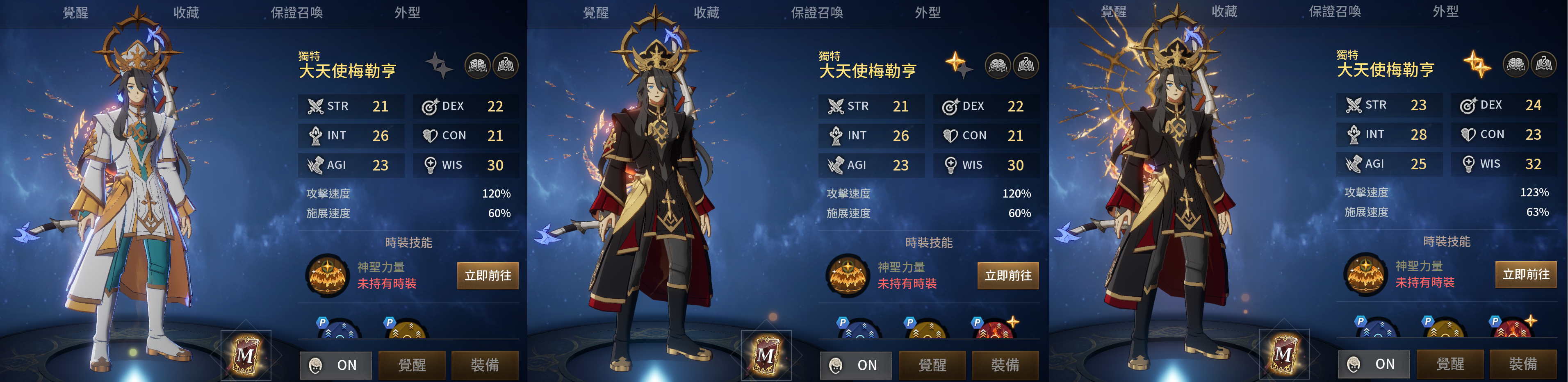
Task: Open 裝備 in the panel showing 123% attack speed
Action: [1523, 364]
